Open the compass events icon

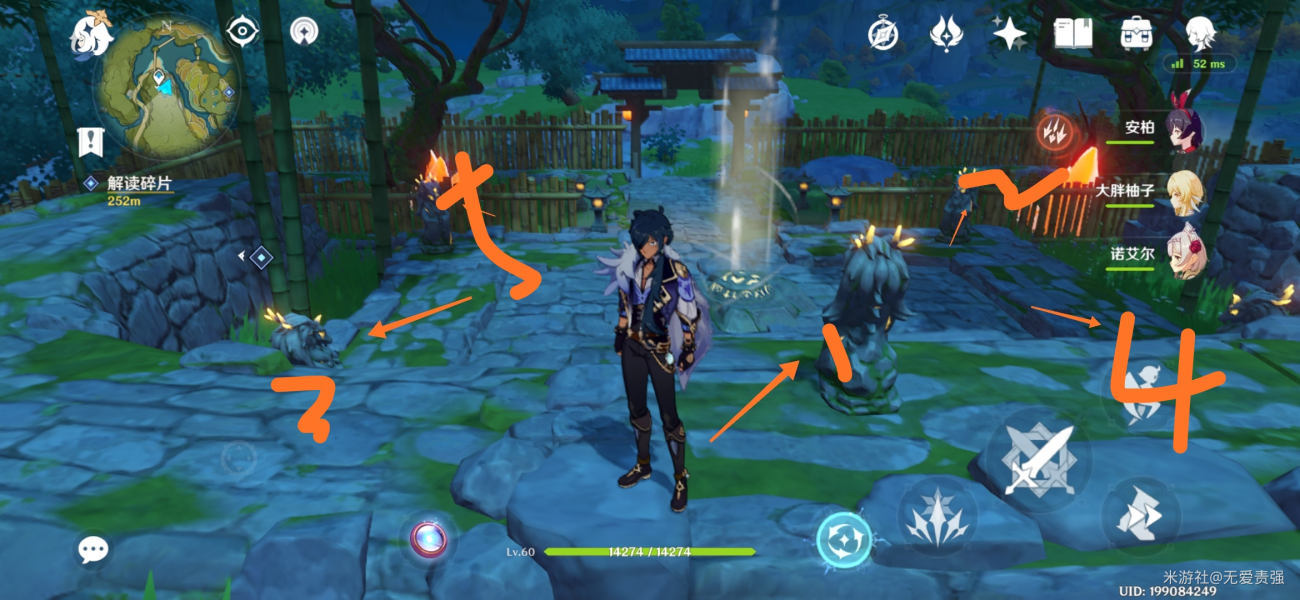pos(883,34)
